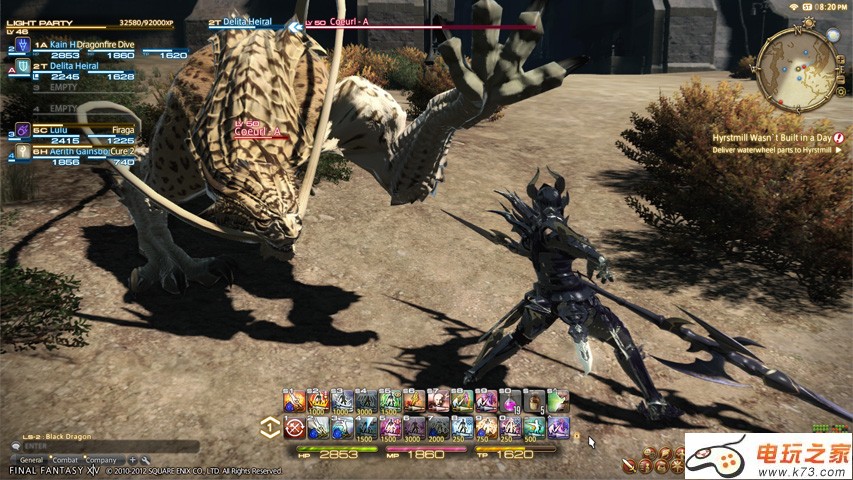The height and width of the screenshot is (480, 853).
Task: Use the pink potion with 19 charges
Action: (x=511, y=401)
